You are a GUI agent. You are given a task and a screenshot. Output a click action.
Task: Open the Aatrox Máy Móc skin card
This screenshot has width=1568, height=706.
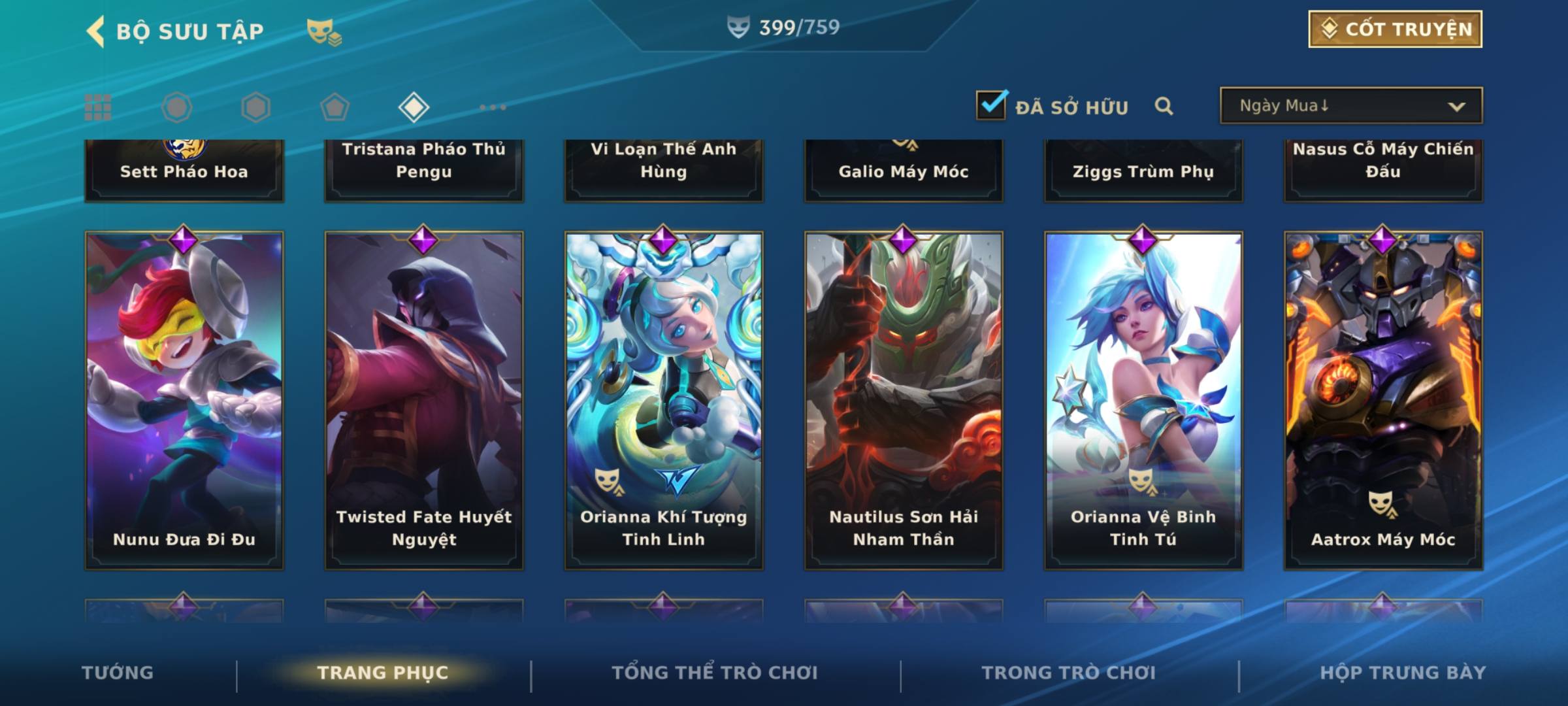pyautogui.click(x=1383, y=400)
